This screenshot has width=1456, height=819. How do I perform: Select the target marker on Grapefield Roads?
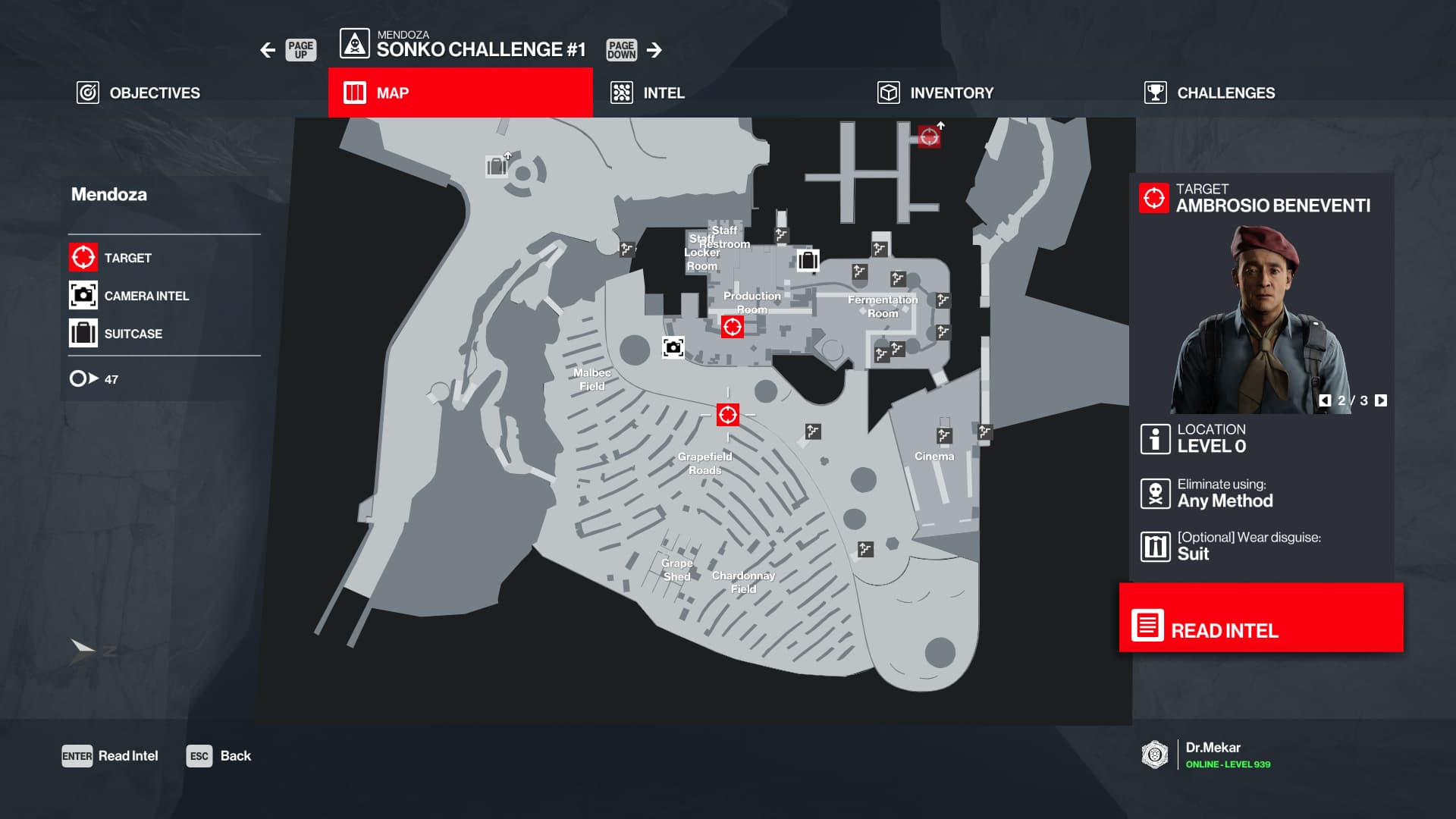[727, 415]
